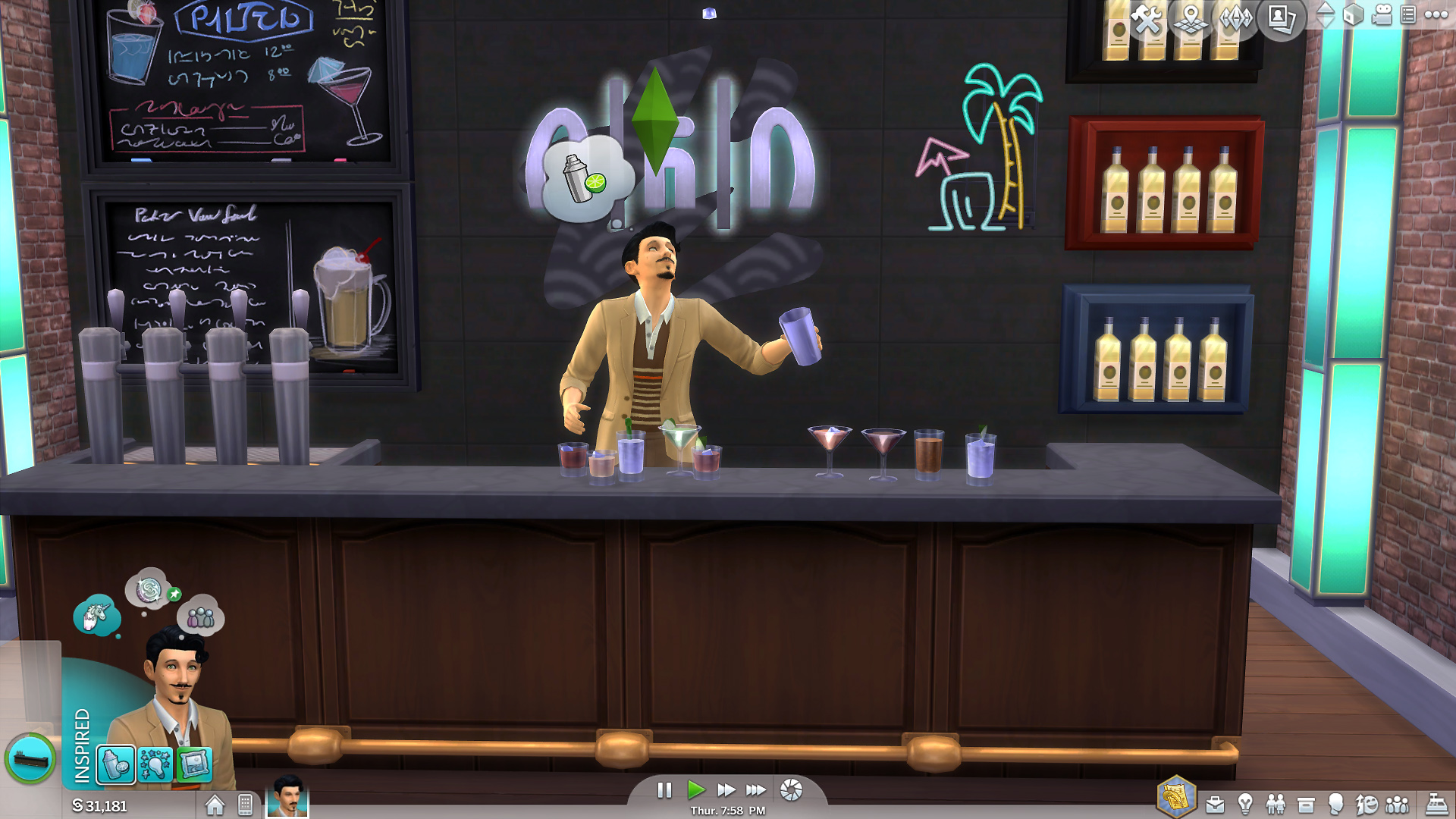The height and width of the screenshot is (819, 1456).
Task: Open the three-dot game options menu
Action: point(1436,15)
